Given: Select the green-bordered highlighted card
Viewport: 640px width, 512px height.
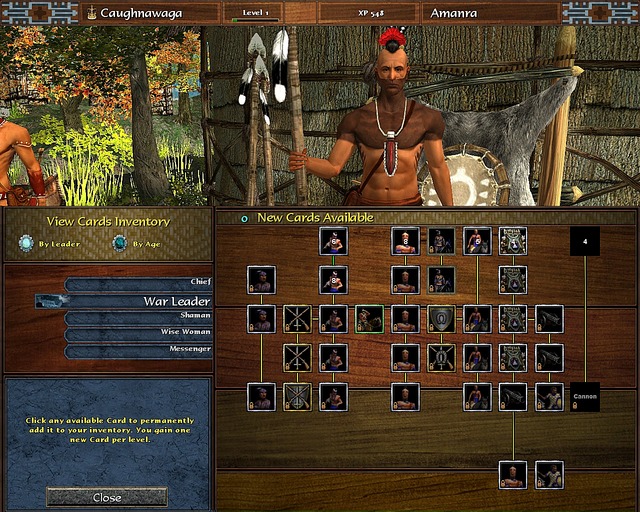Looking at the screenshot, I should click(369, 319).
